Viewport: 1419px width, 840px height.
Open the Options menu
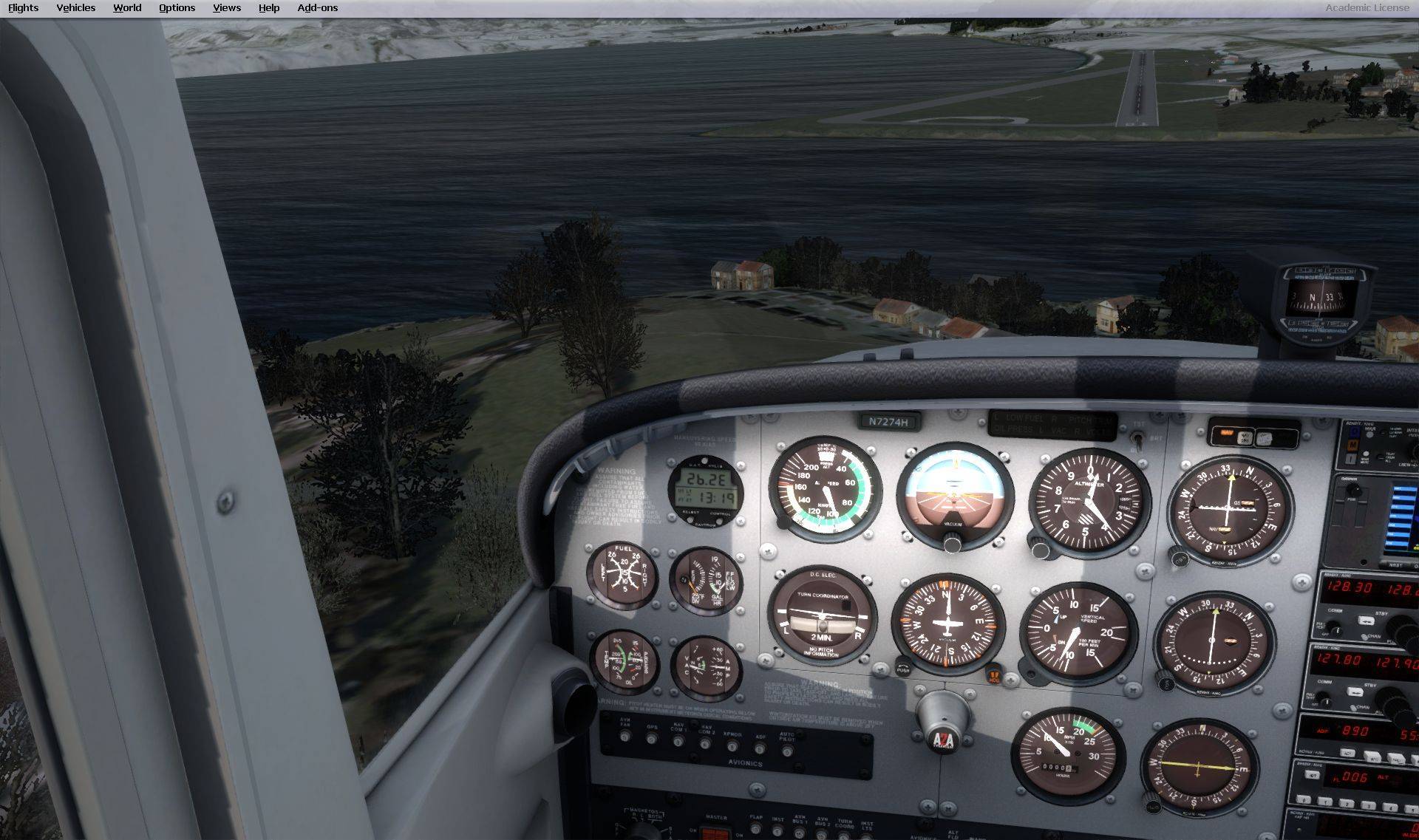click(177, 8)
